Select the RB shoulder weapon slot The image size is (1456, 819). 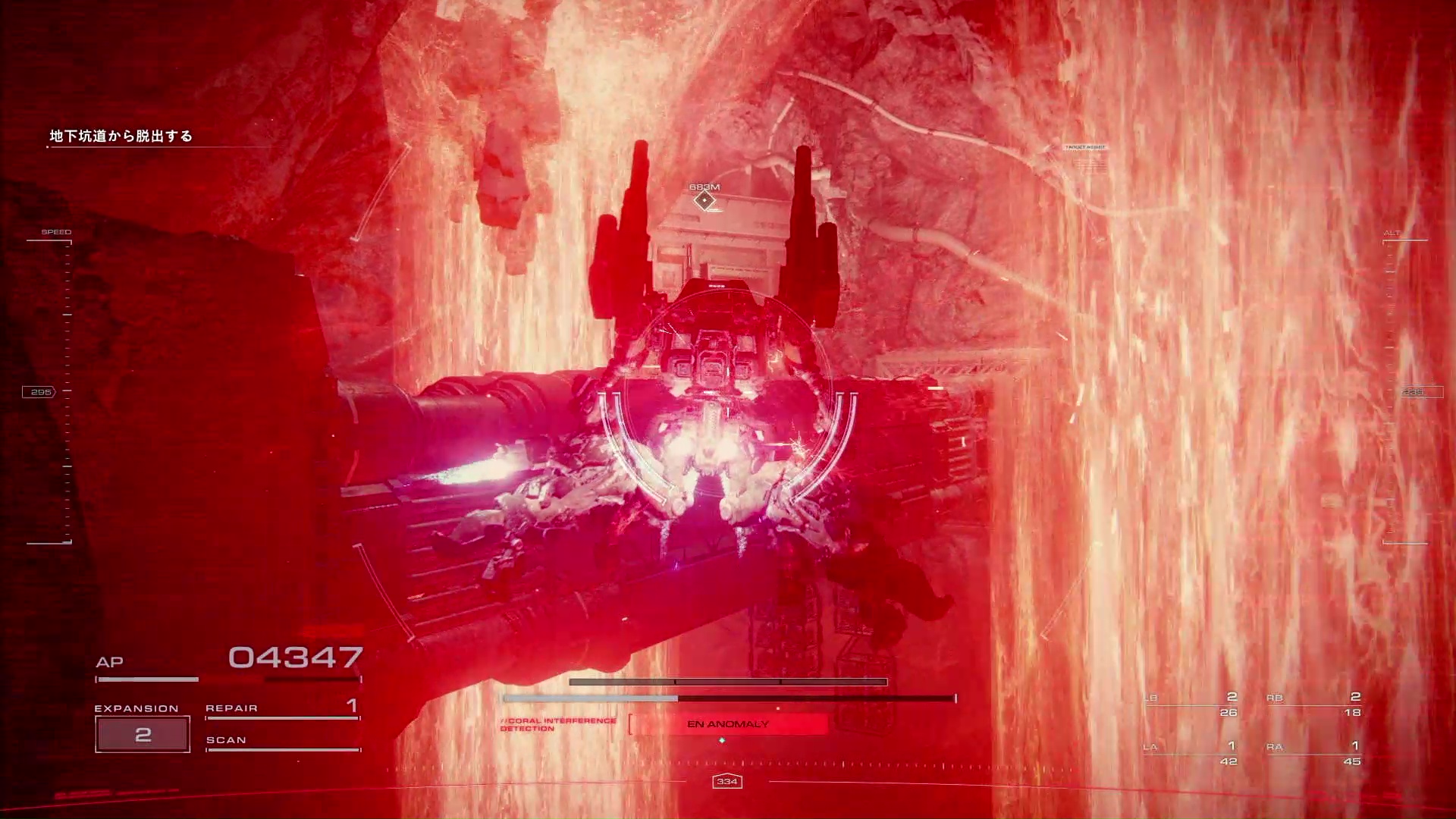click(1314, 704)
